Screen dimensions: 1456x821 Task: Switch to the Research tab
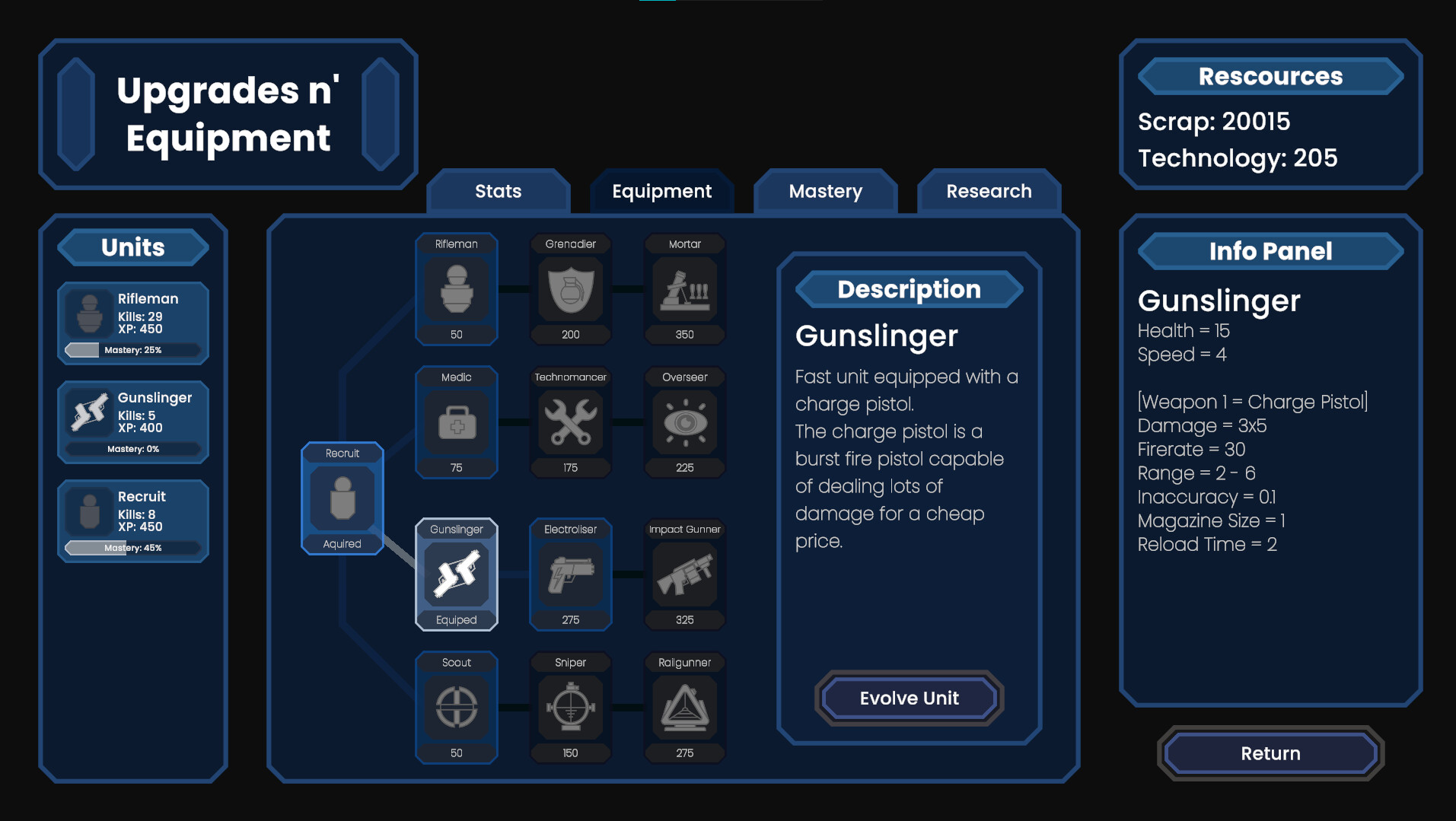(x=989, y=192)
